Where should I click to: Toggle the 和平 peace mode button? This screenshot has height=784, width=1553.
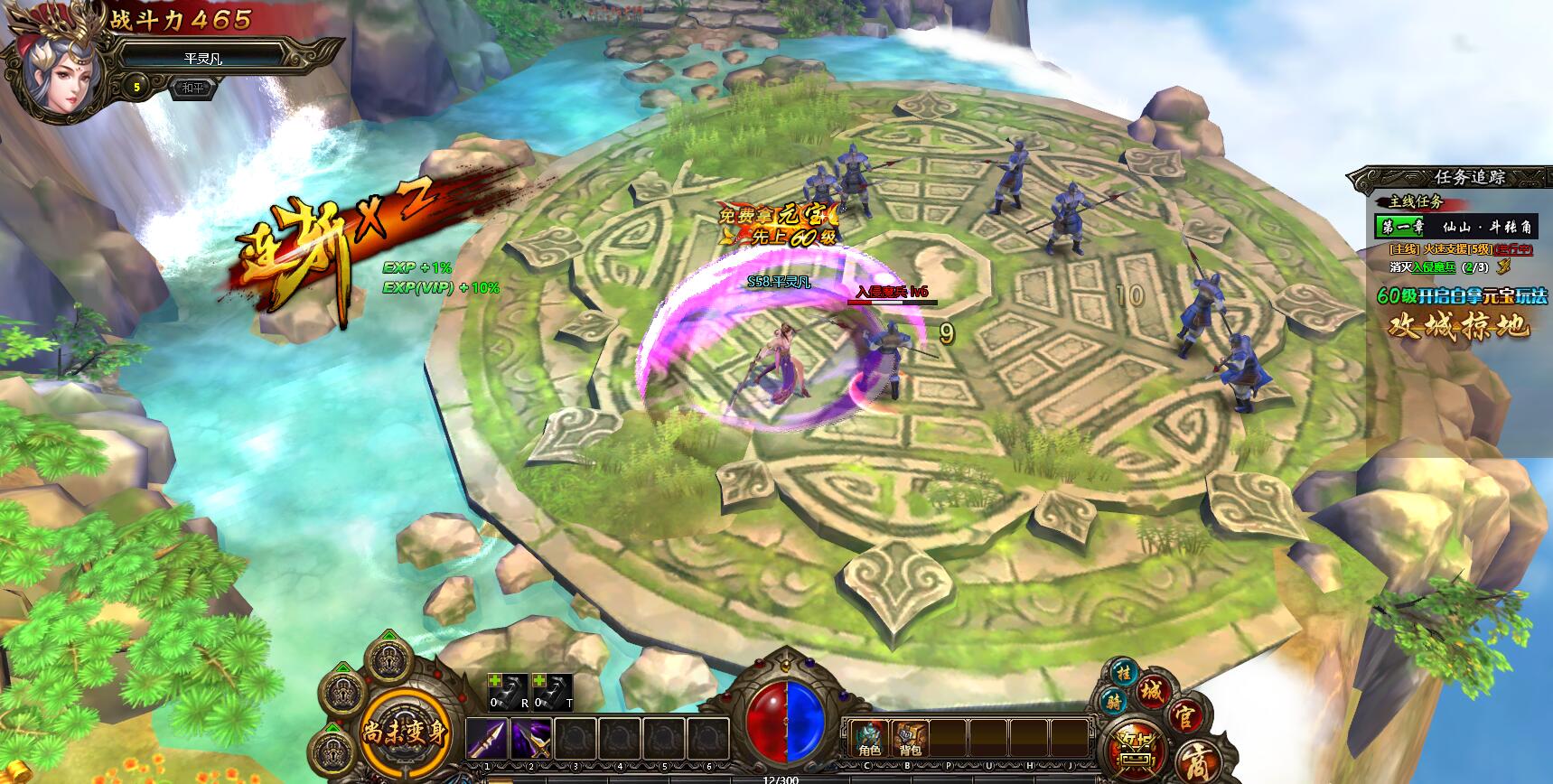192,89
